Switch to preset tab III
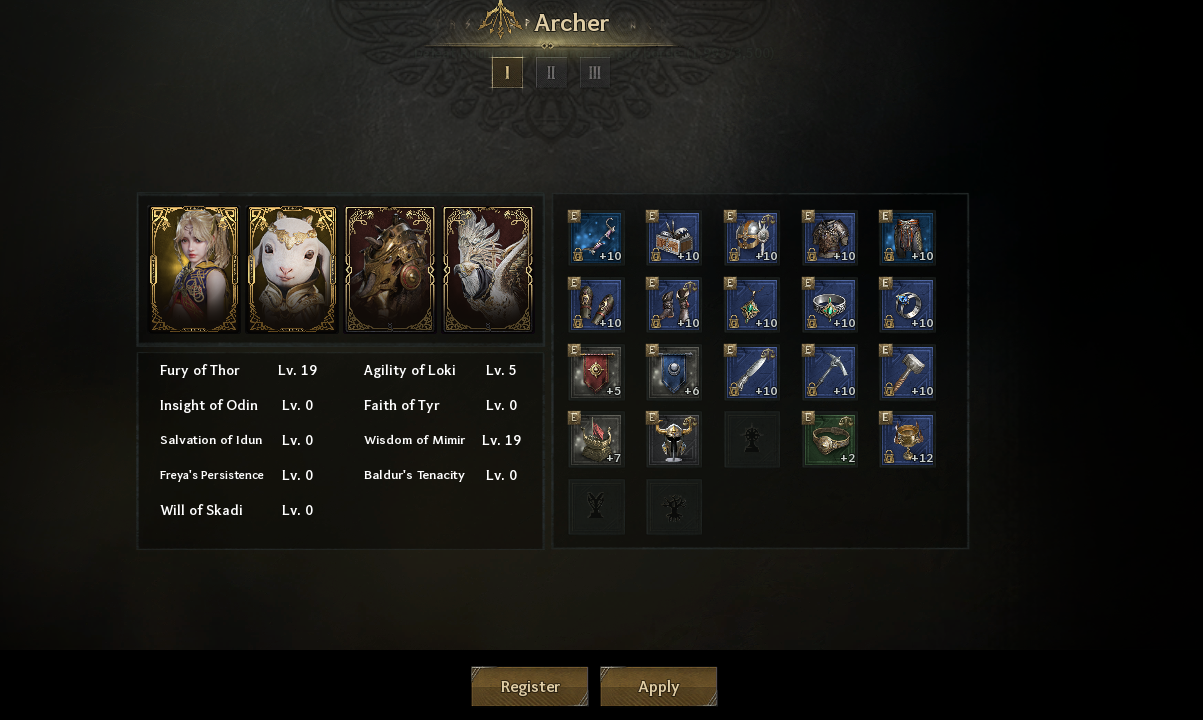This screenshot has height=720, width=1203. point(595,73)
